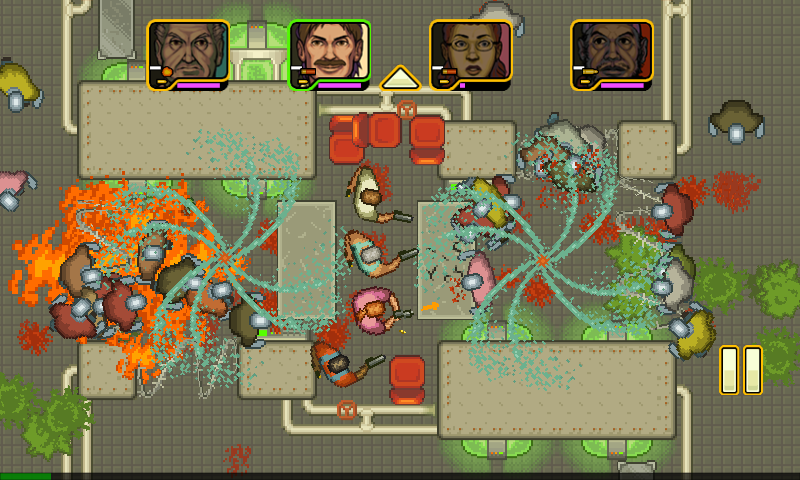
Task: Select the mustached brown-haired man portrait
Action: click(x=330, y=54)
